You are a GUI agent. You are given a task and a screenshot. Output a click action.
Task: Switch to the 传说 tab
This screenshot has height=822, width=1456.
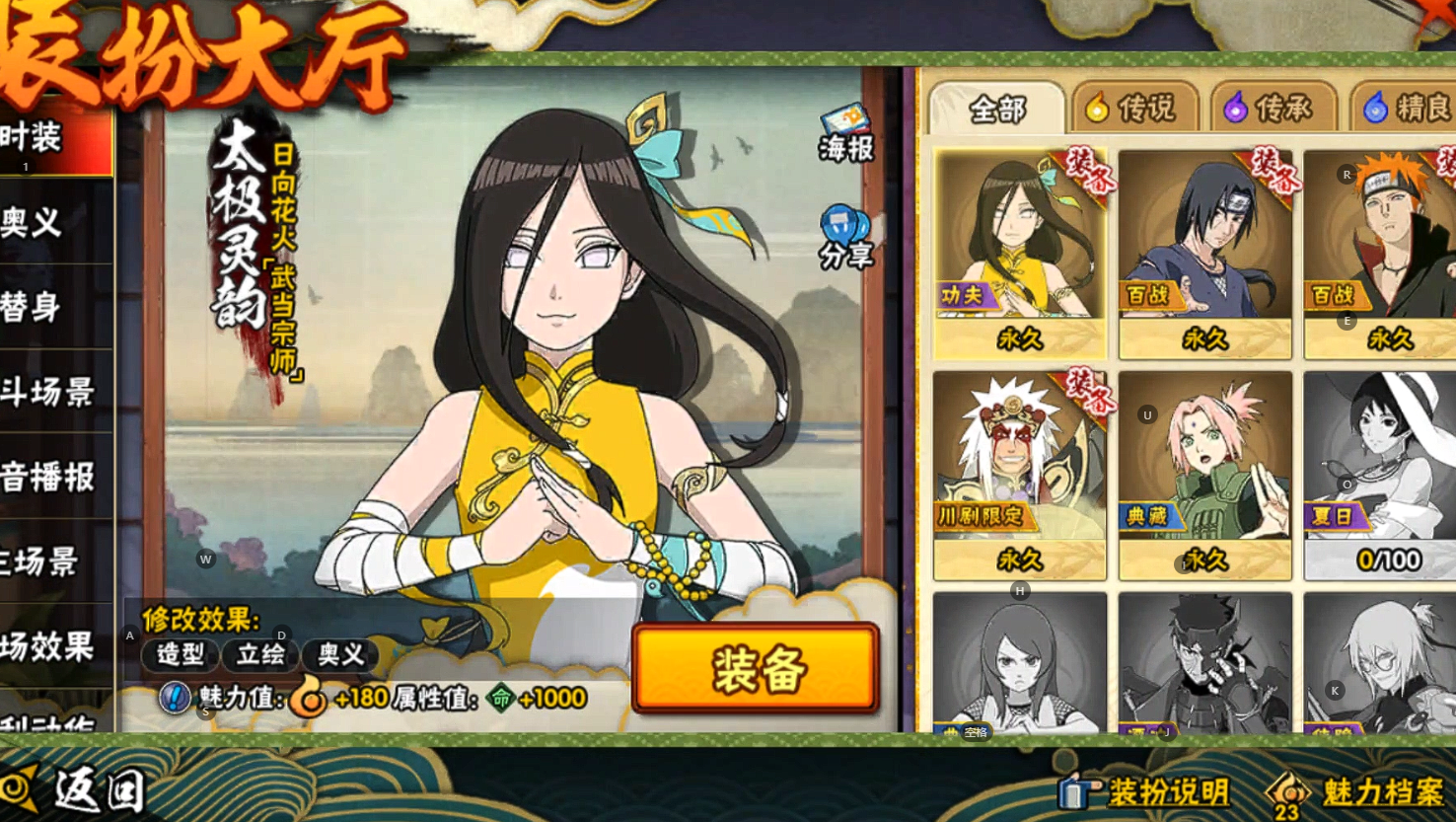(x=1133, y=108)
